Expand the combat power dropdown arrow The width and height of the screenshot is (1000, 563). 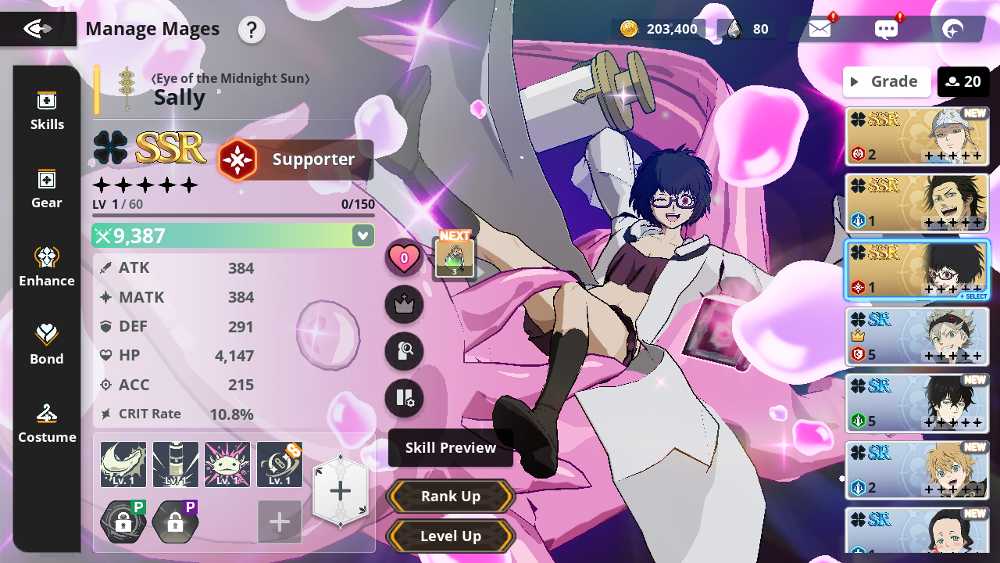point(362,236)
